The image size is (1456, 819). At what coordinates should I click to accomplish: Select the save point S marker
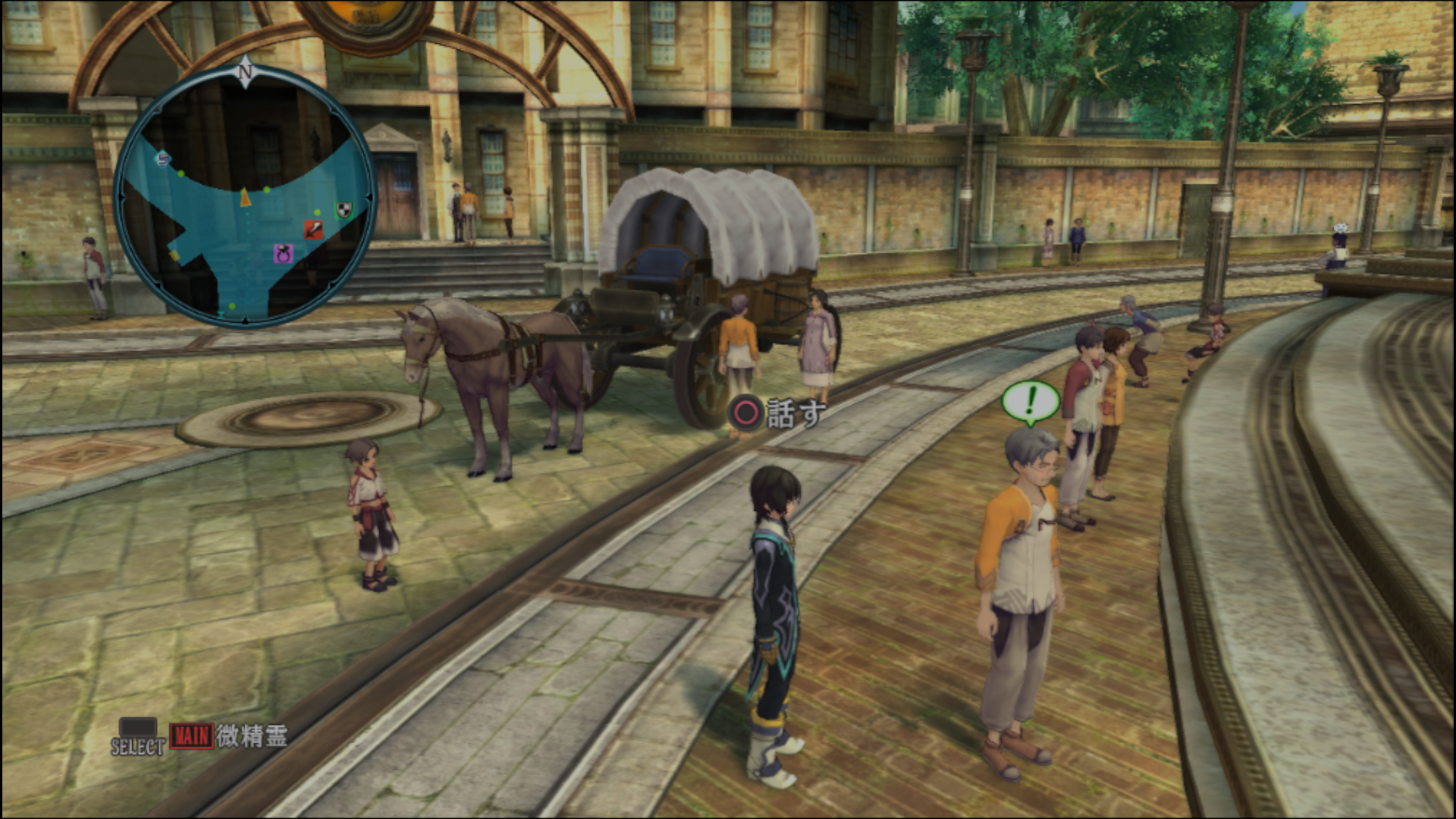pos(162,158)
